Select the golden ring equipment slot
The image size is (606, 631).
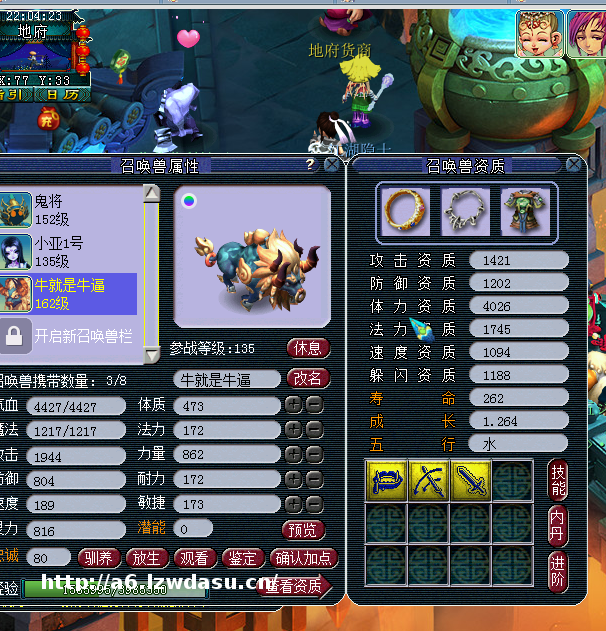(406, 212)
